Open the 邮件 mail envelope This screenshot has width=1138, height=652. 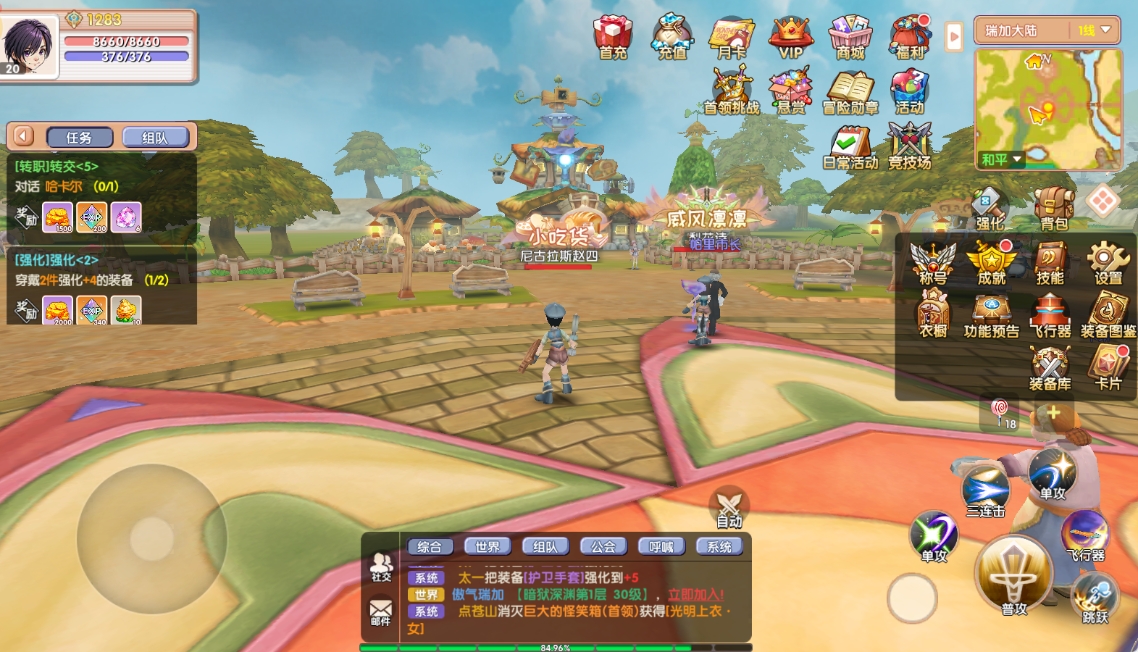[x=380, y=609]
